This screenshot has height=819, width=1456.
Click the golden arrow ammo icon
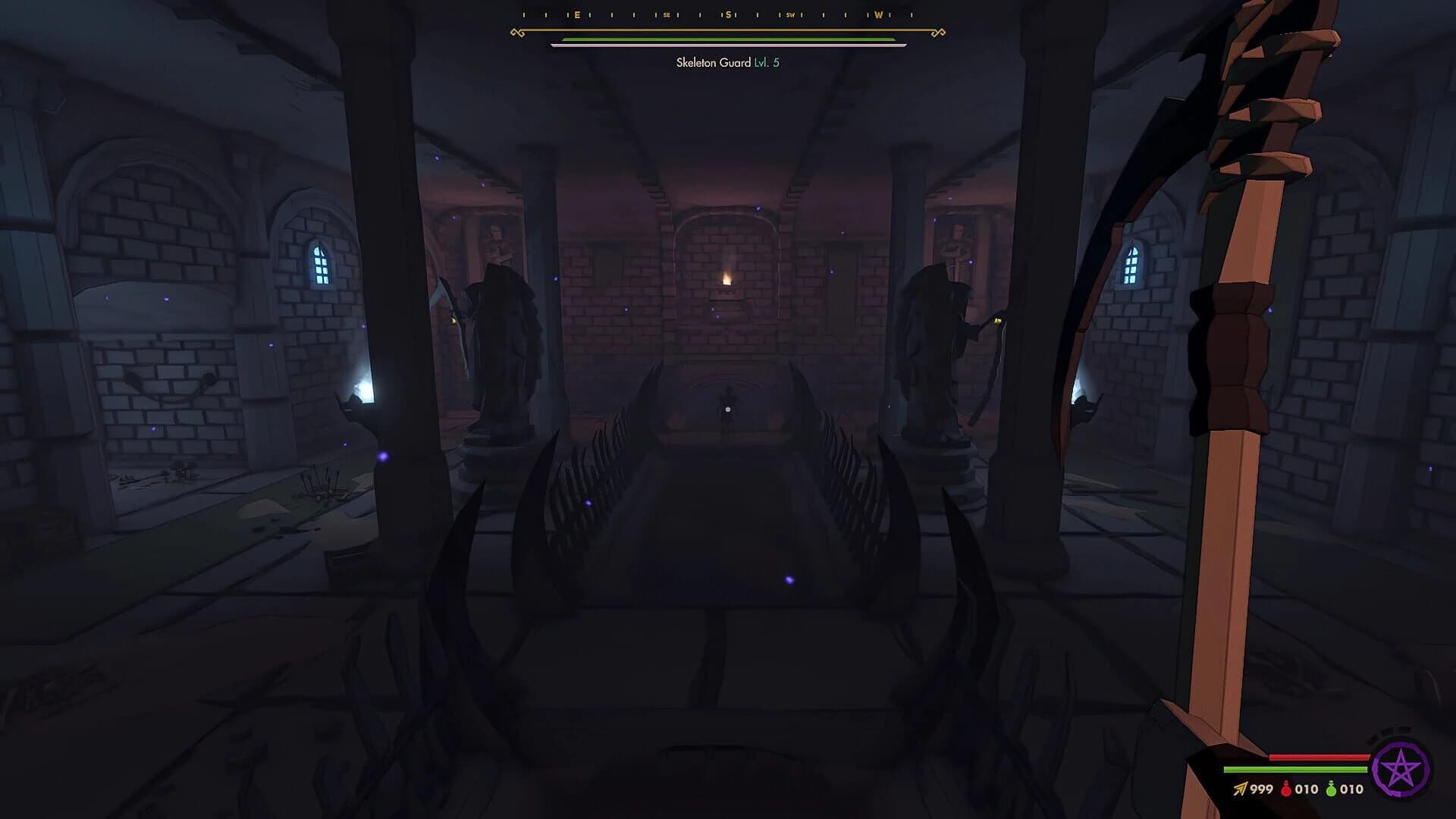[x=1240, y=788]
